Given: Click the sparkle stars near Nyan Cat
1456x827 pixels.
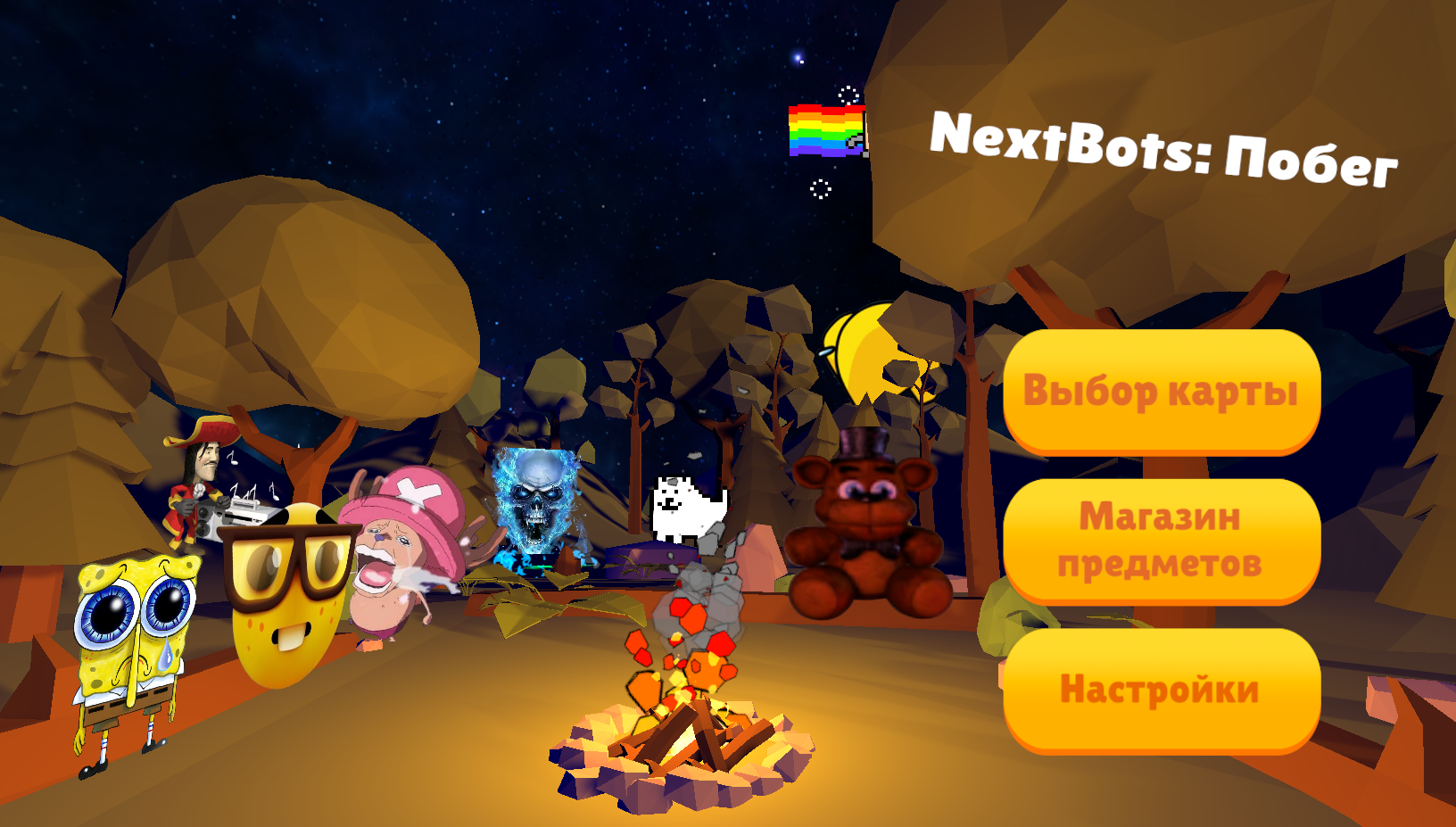Looking at the screenshot, I should 848,94.
